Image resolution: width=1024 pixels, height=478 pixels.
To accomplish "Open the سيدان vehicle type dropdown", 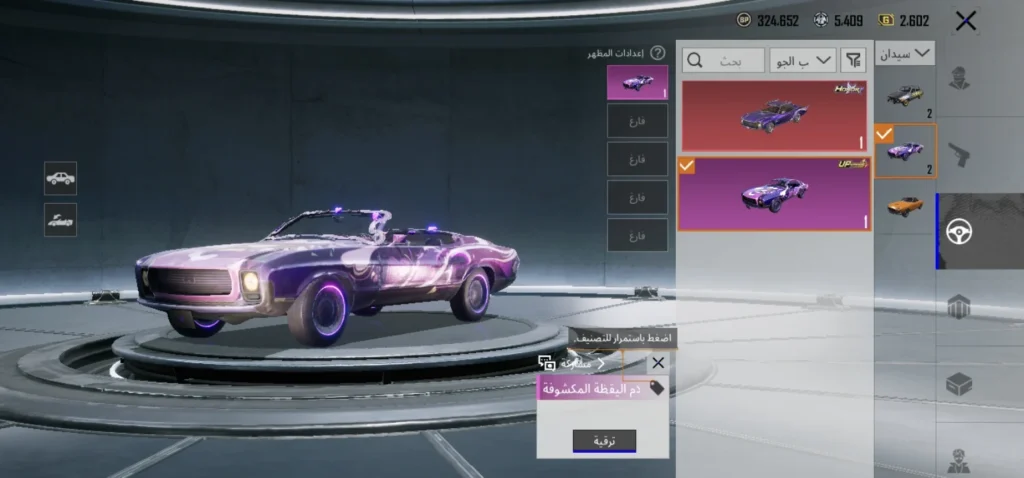I will pos(905,53).
